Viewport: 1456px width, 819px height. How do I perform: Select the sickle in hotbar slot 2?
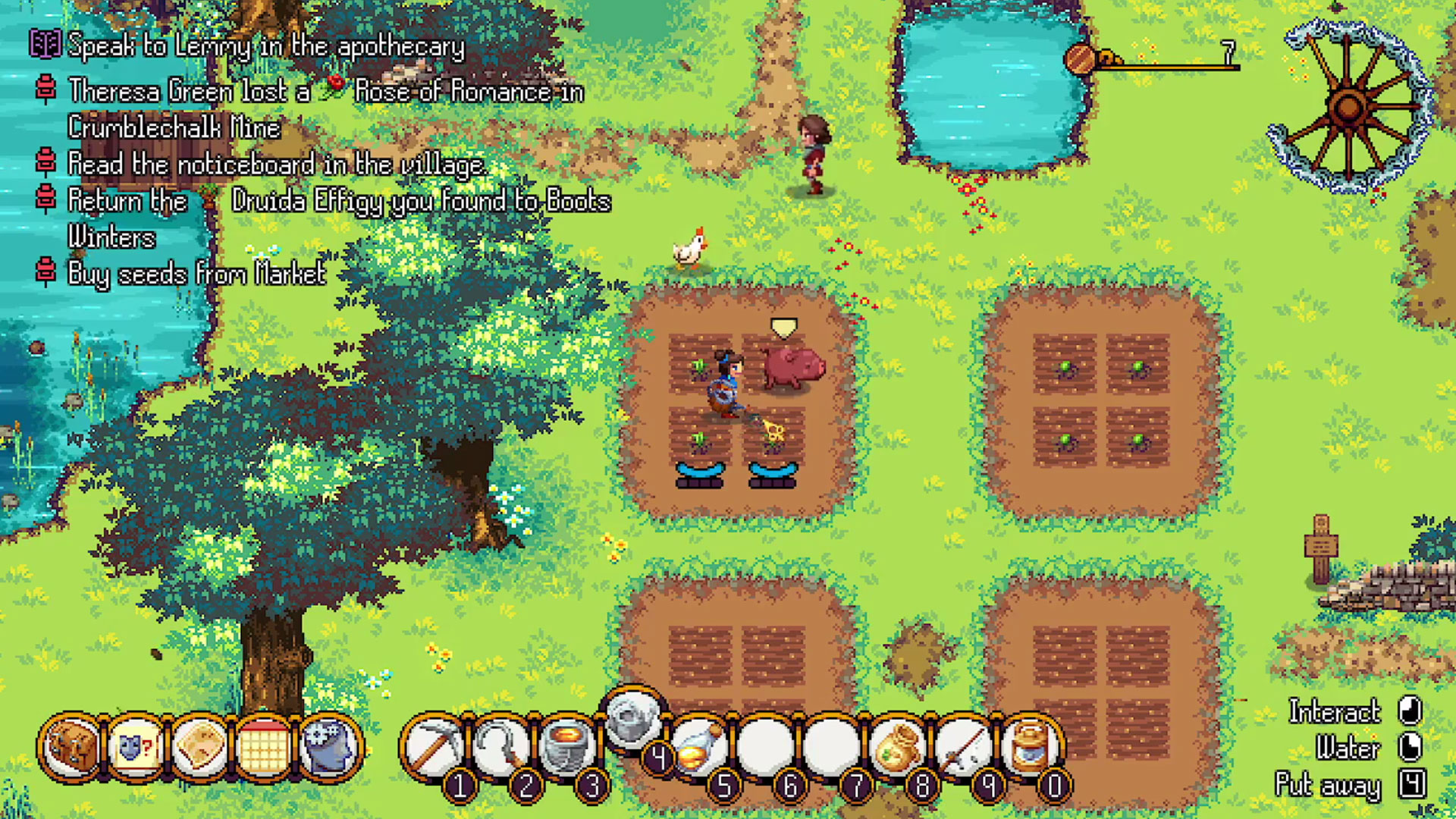(x=499, y=748)
